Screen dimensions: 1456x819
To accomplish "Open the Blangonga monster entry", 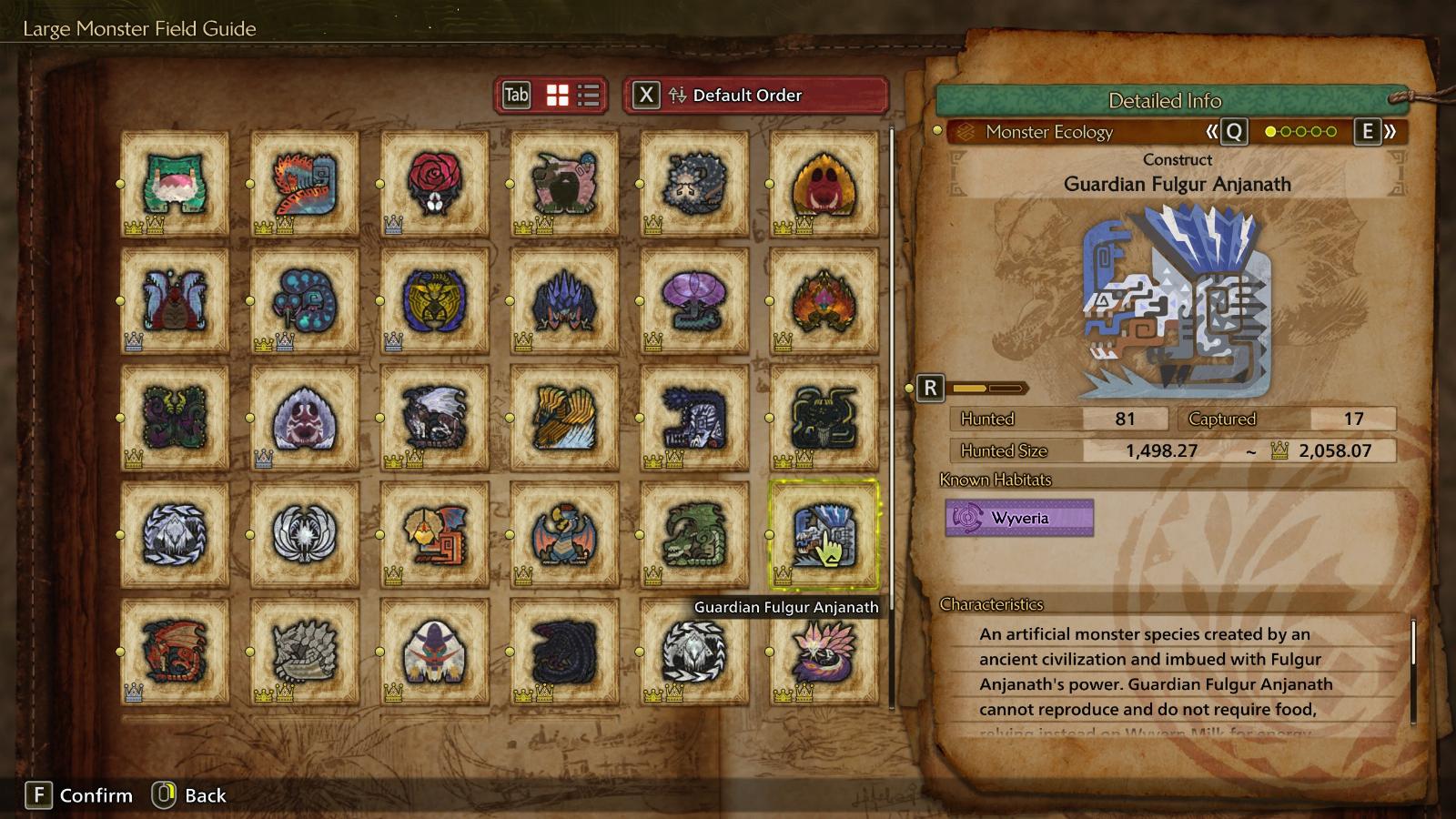I will click(435, 651).
